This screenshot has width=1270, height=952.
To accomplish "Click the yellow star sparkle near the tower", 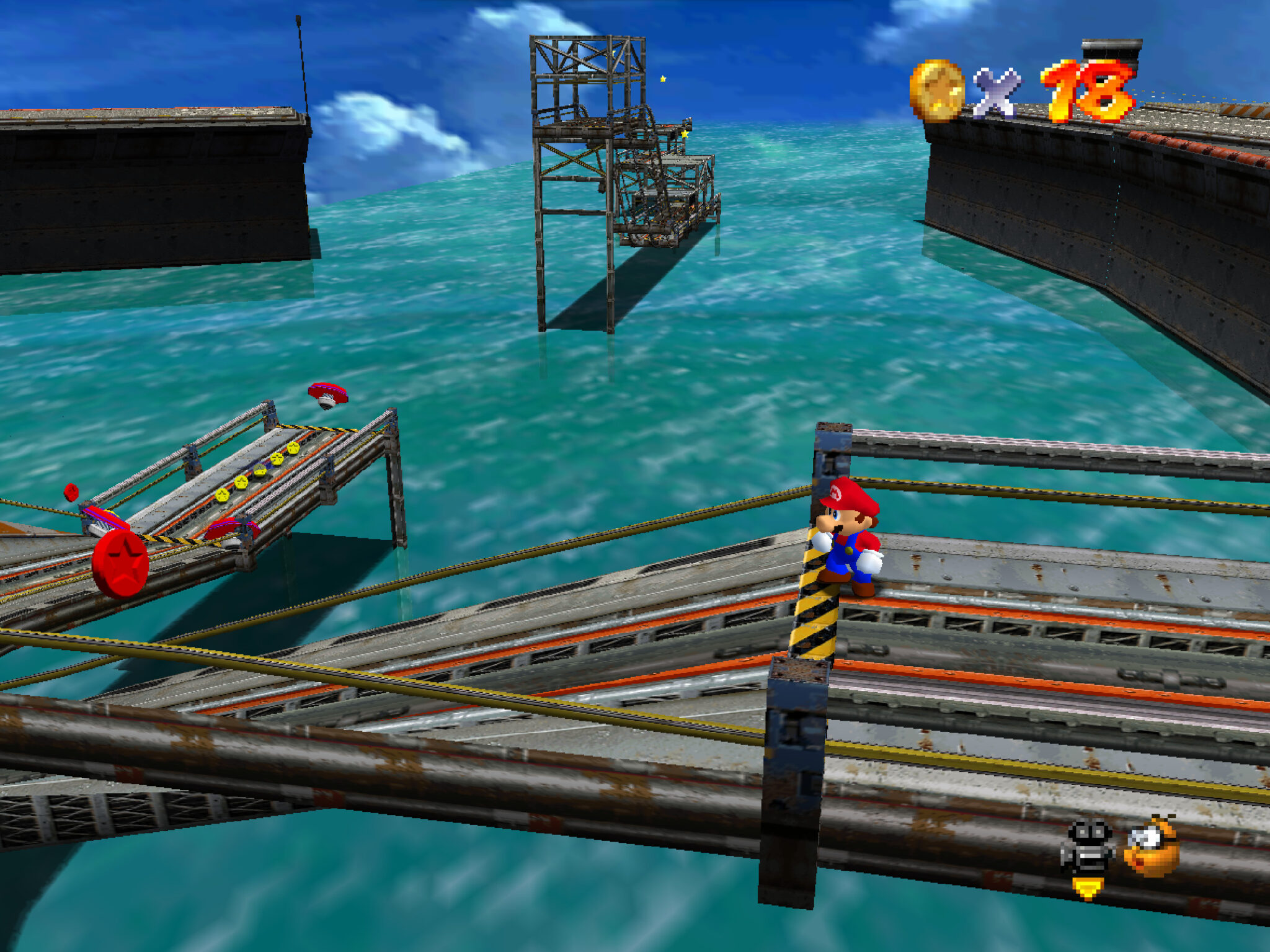I will pyautogui.click(x=662, y=79).
